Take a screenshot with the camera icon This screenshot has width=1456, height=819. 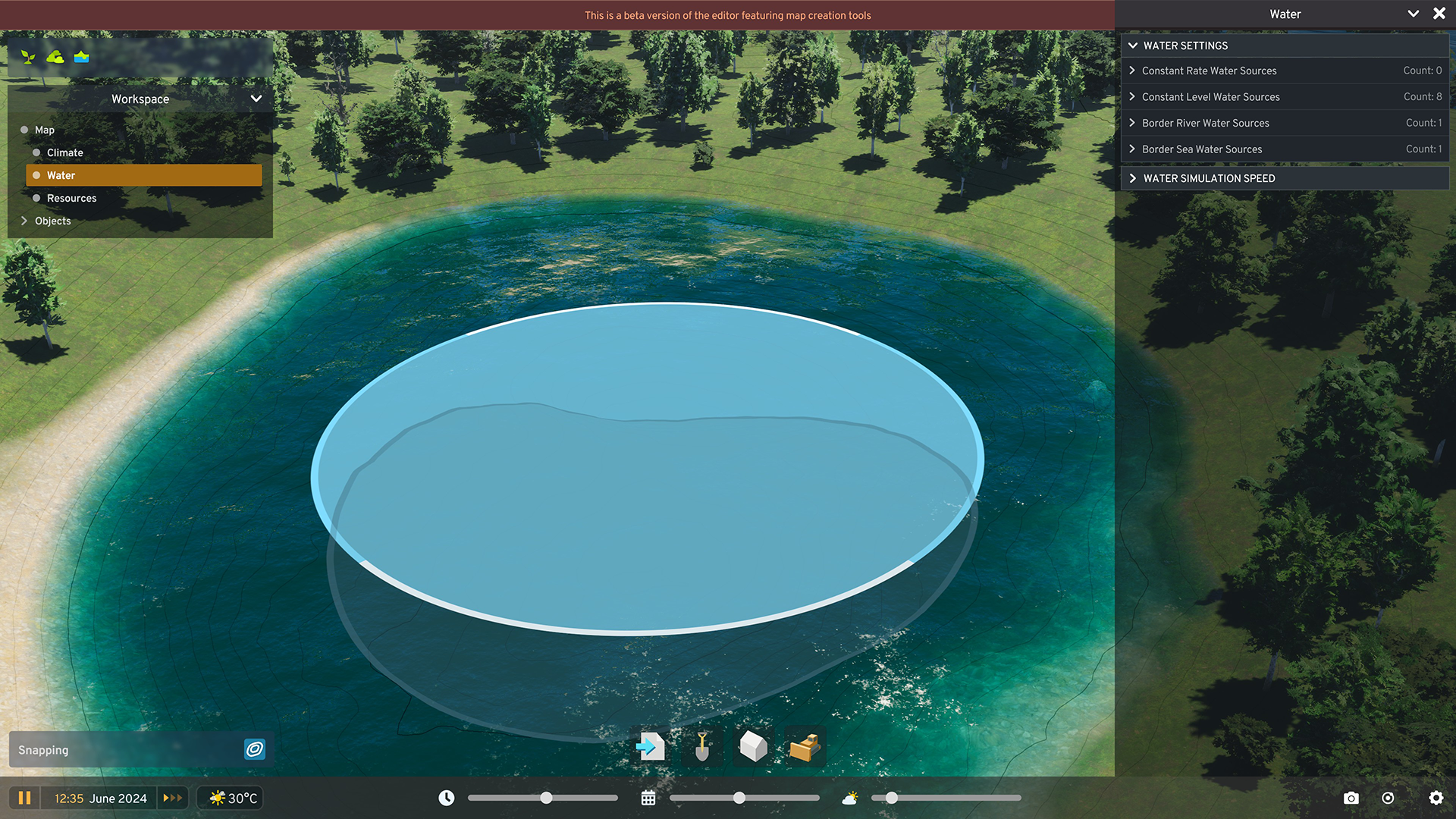pyautogui.click(x=1351, y=798)
